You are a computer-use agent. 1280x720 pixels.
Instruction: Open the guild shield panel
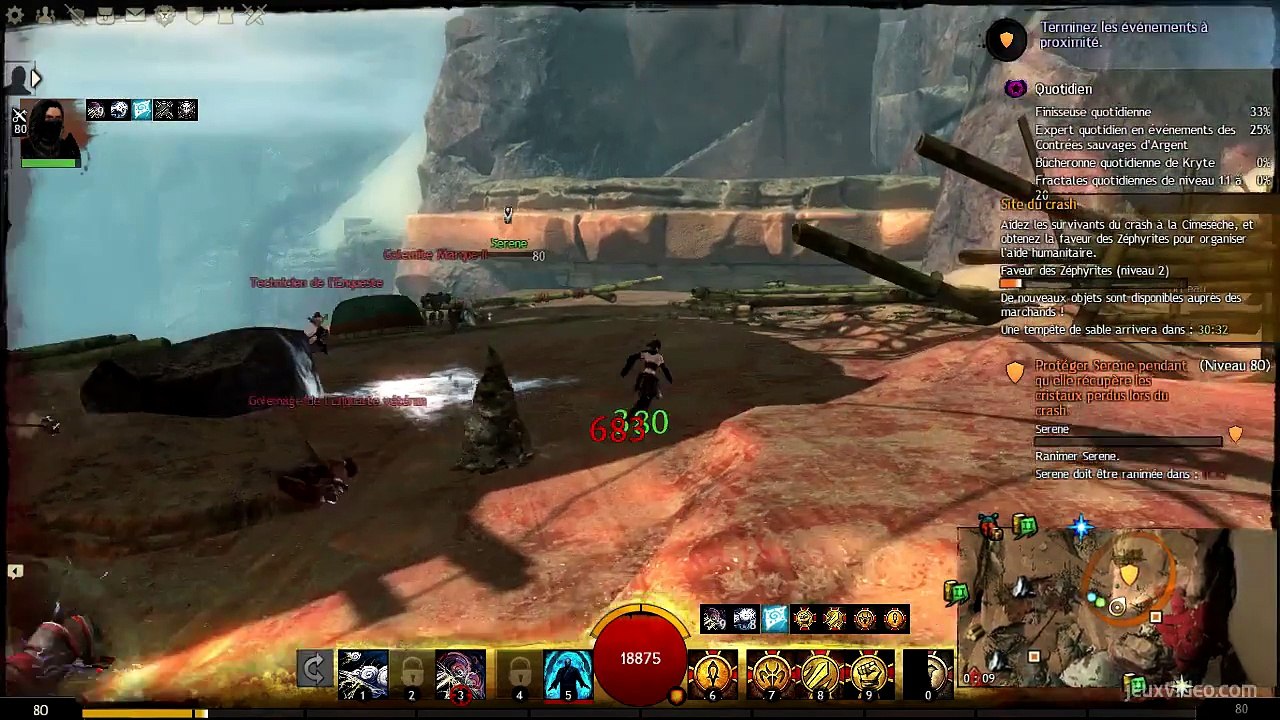click(x=195, y=15)
